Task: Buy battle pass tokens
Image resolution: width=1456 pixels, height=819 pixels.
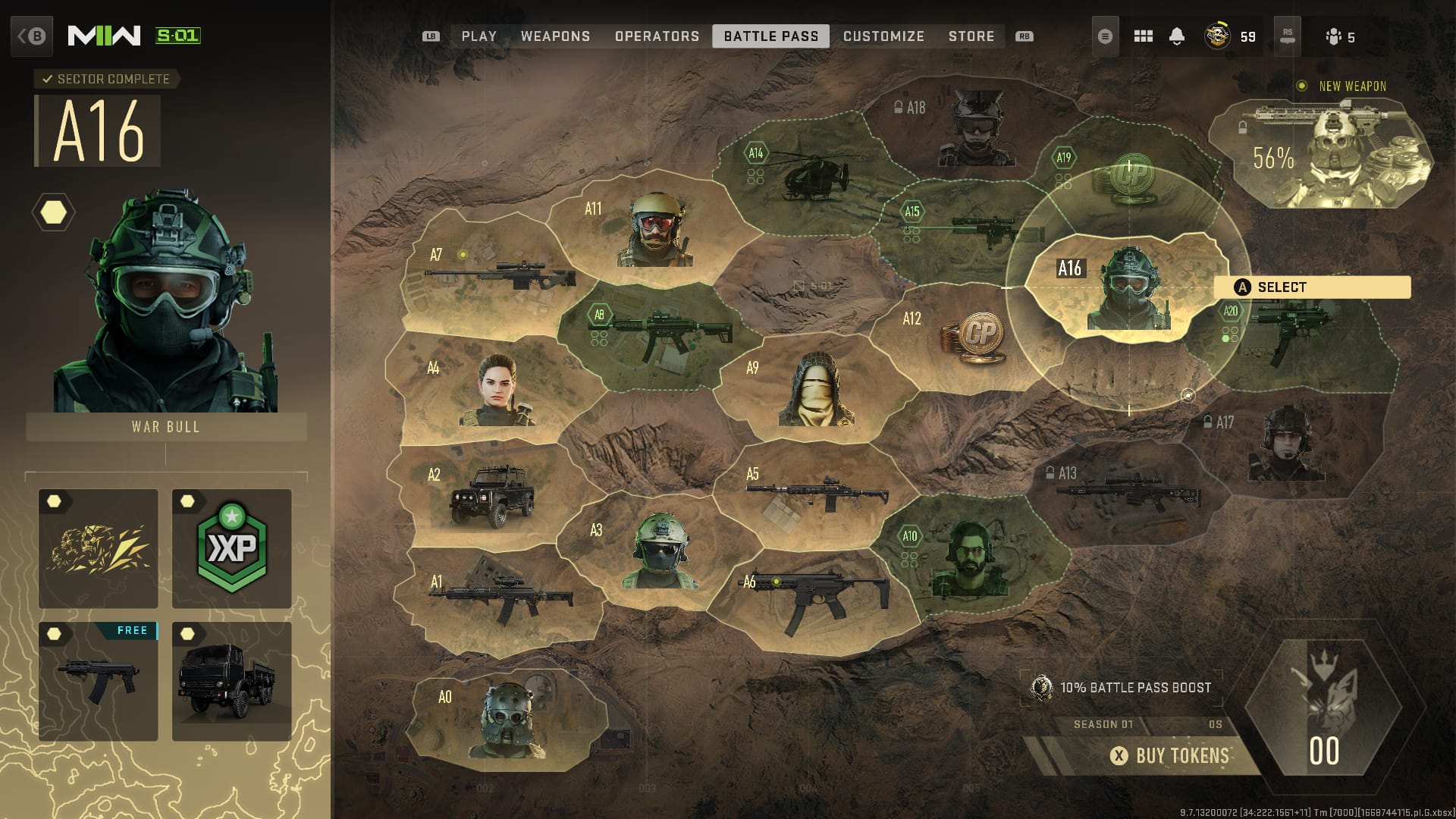Action: point(1172,755)
